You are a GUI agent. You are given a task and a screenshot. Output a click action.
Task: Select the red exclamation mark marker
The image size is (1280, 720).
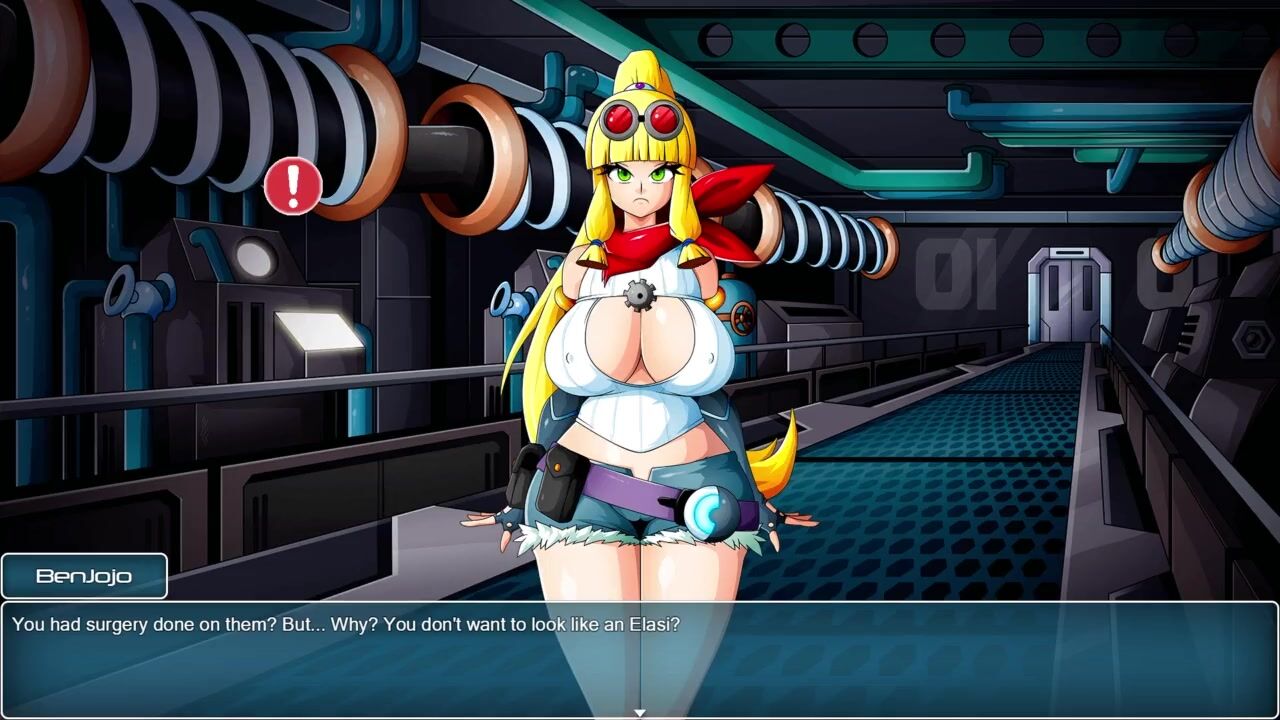(x=293, y=185)
